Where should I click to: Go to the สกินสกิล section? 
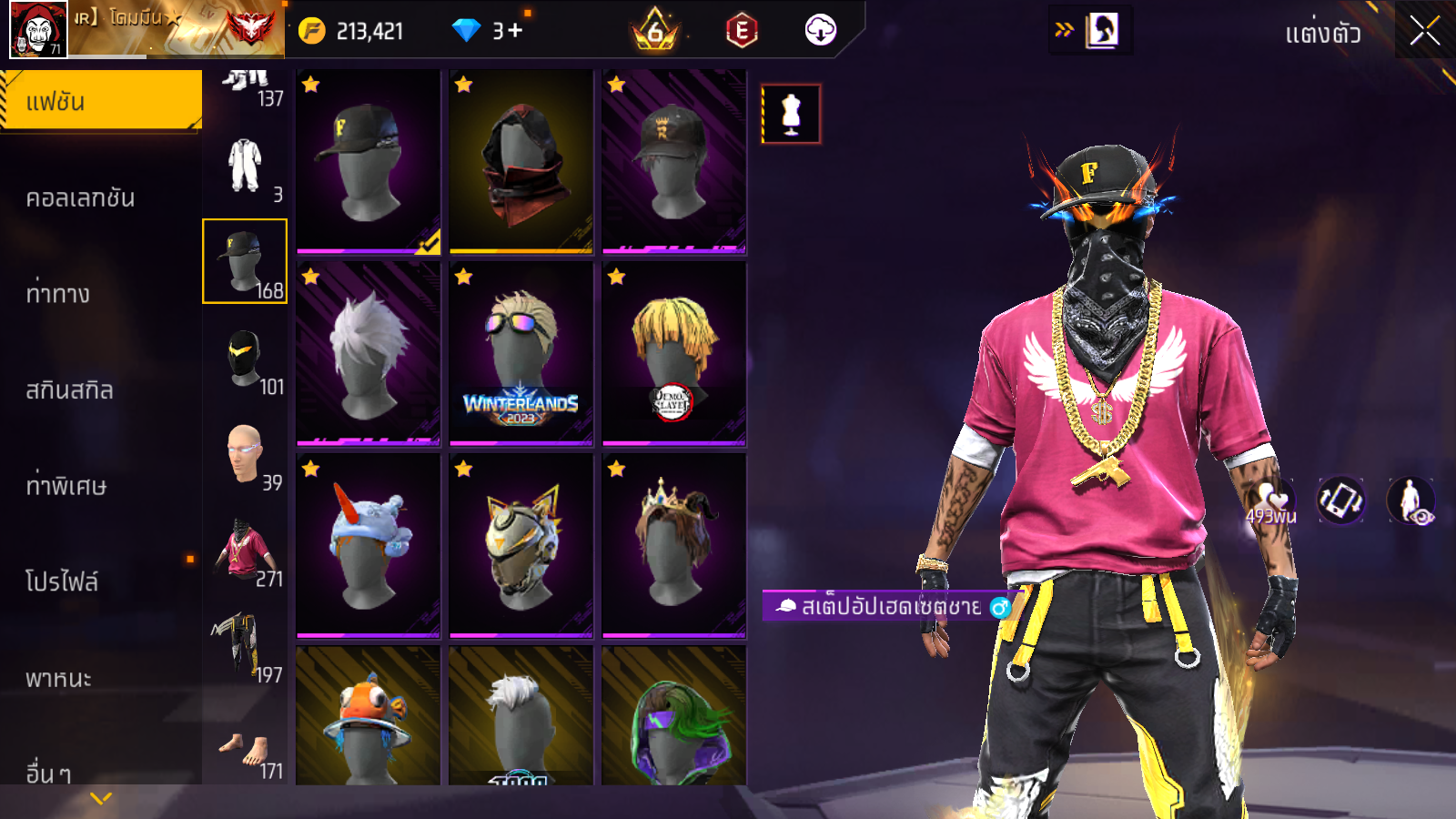70,390
